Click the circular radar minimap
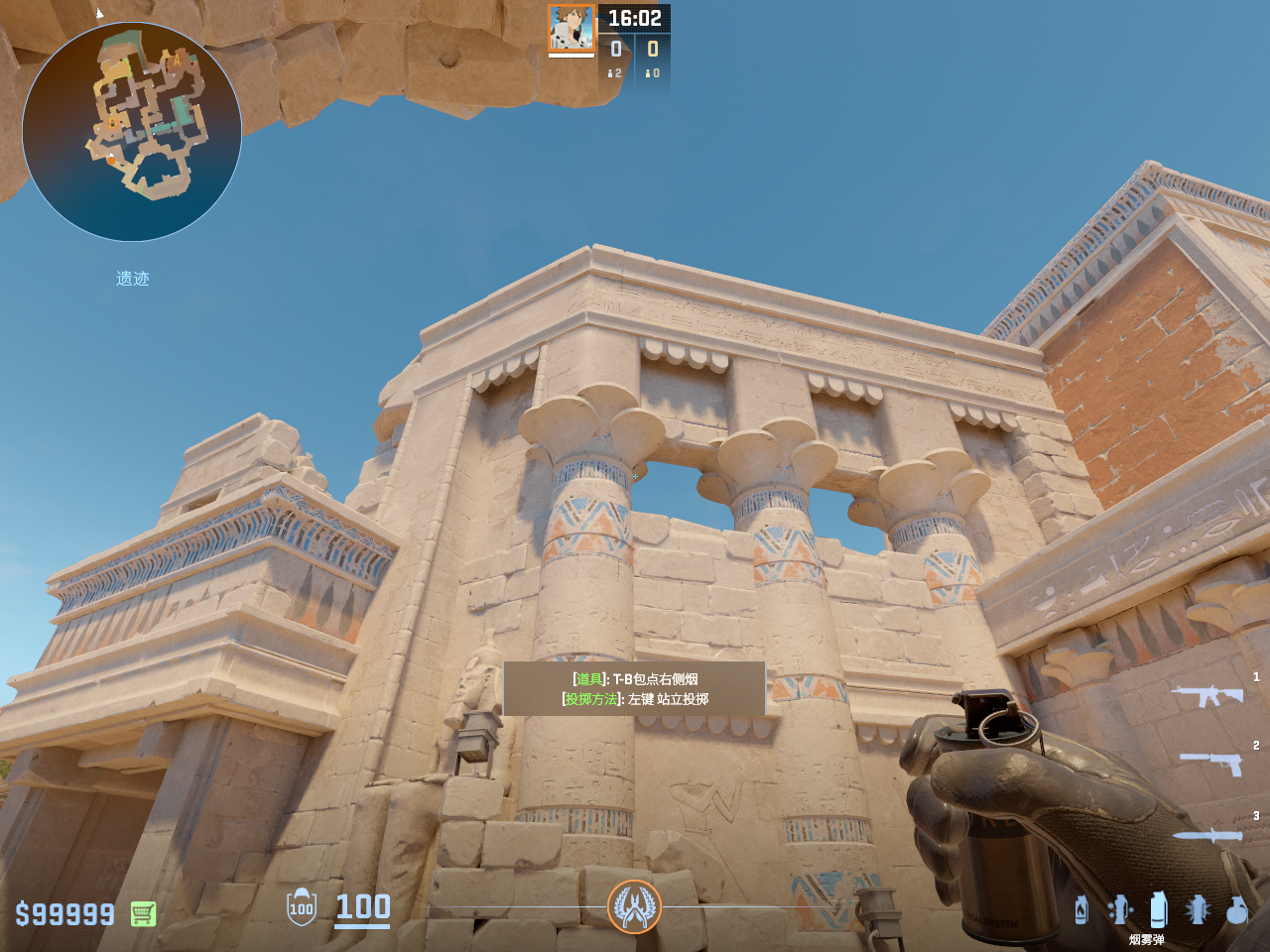 click(x=132, y=132)
